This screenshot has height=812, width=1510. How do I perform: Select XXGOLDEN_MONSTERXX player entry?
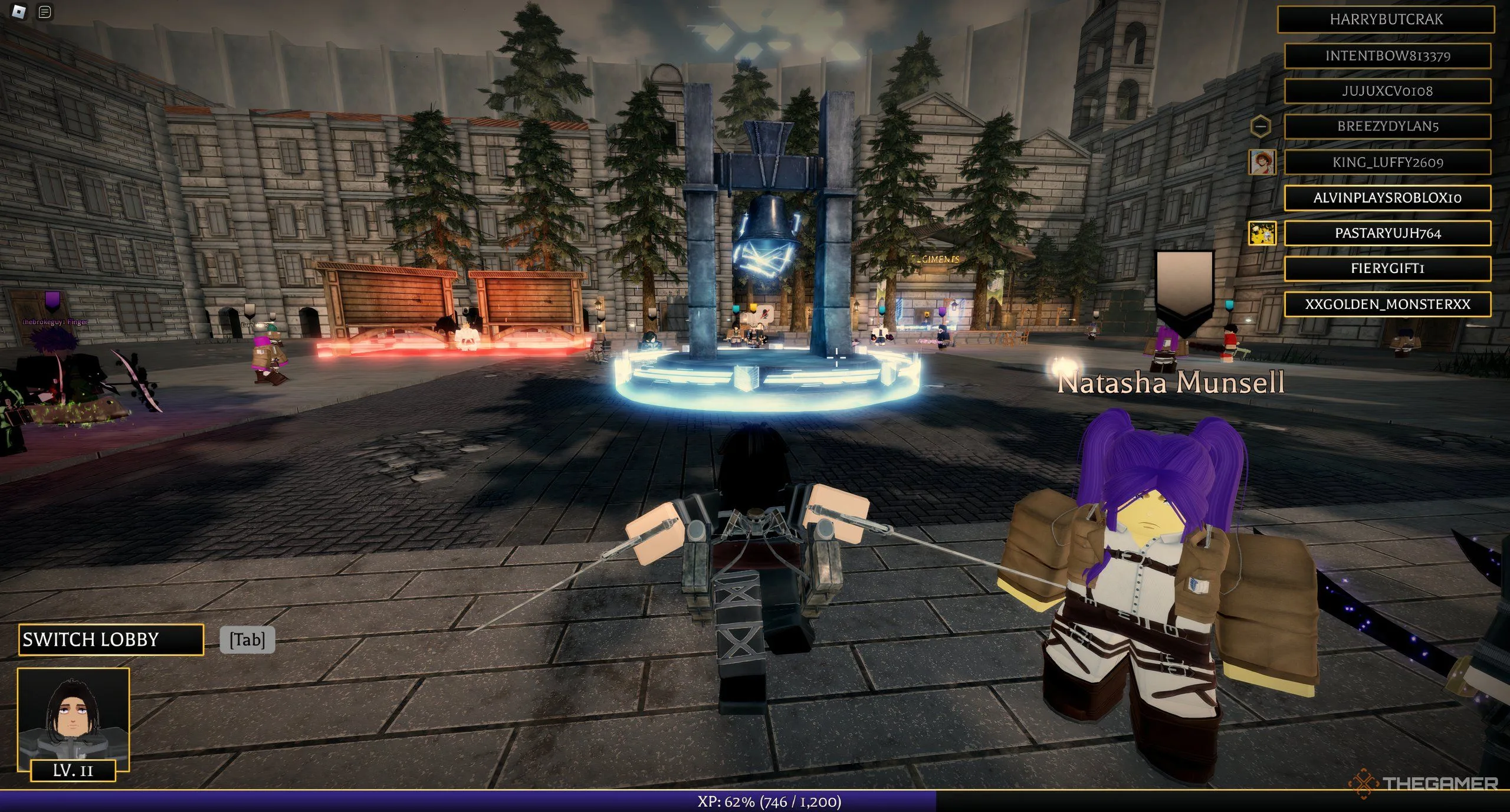pos(1387,304)
